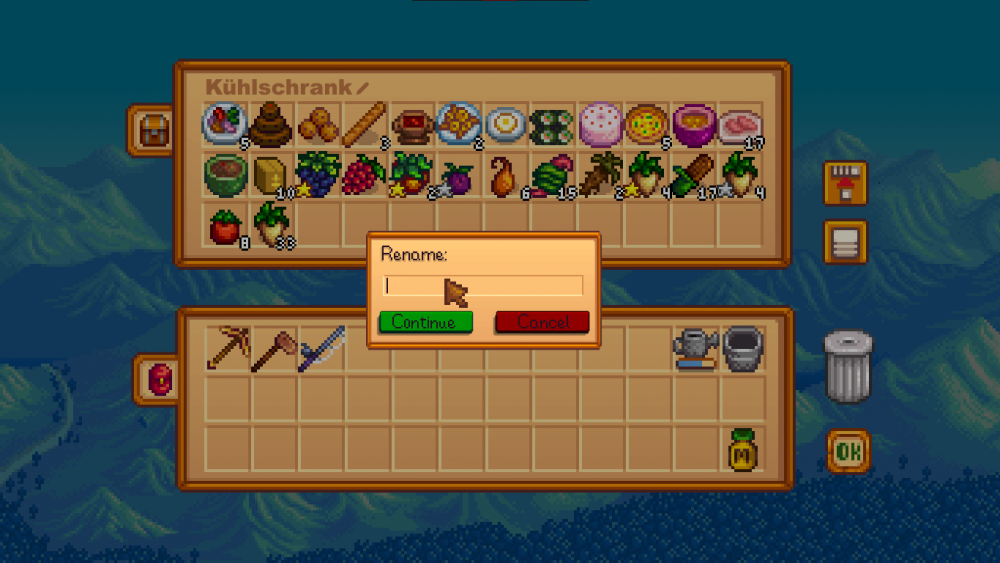This screenshot has width=1000, height=563.
Task: Choose the melon stack of 15
Action: click(553, 174)
